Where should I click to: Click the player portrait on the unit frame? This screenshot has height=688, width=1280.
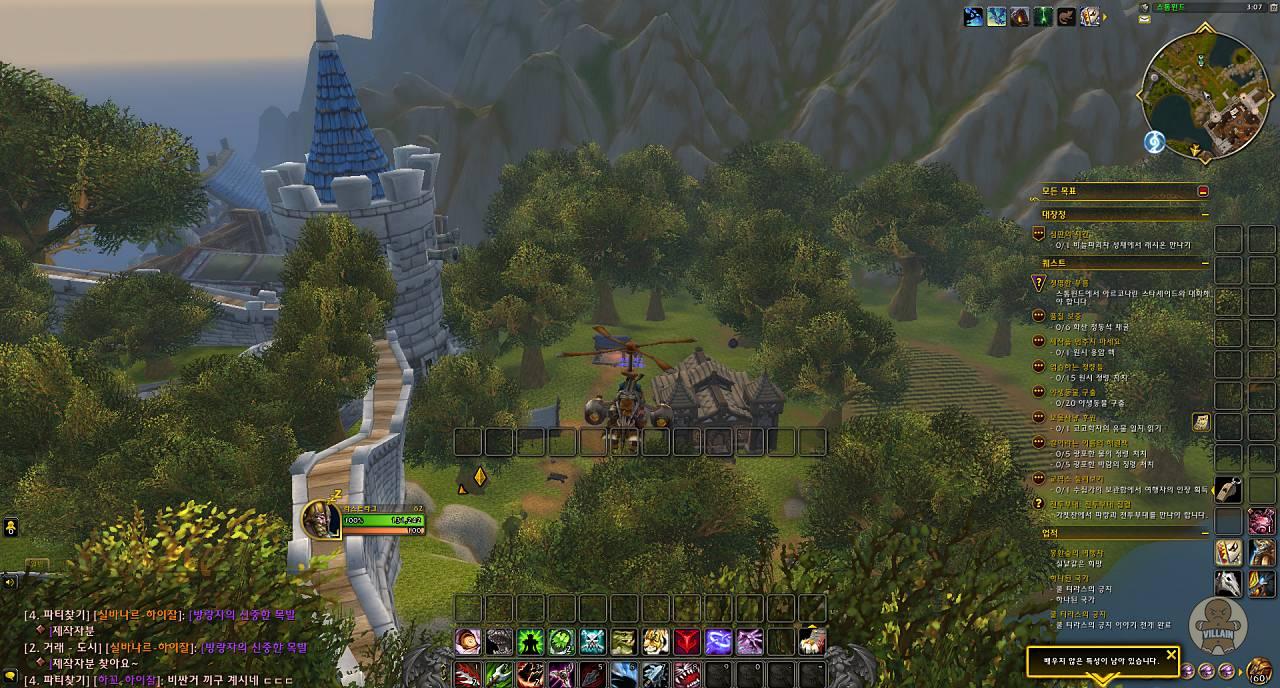[321, 518]
